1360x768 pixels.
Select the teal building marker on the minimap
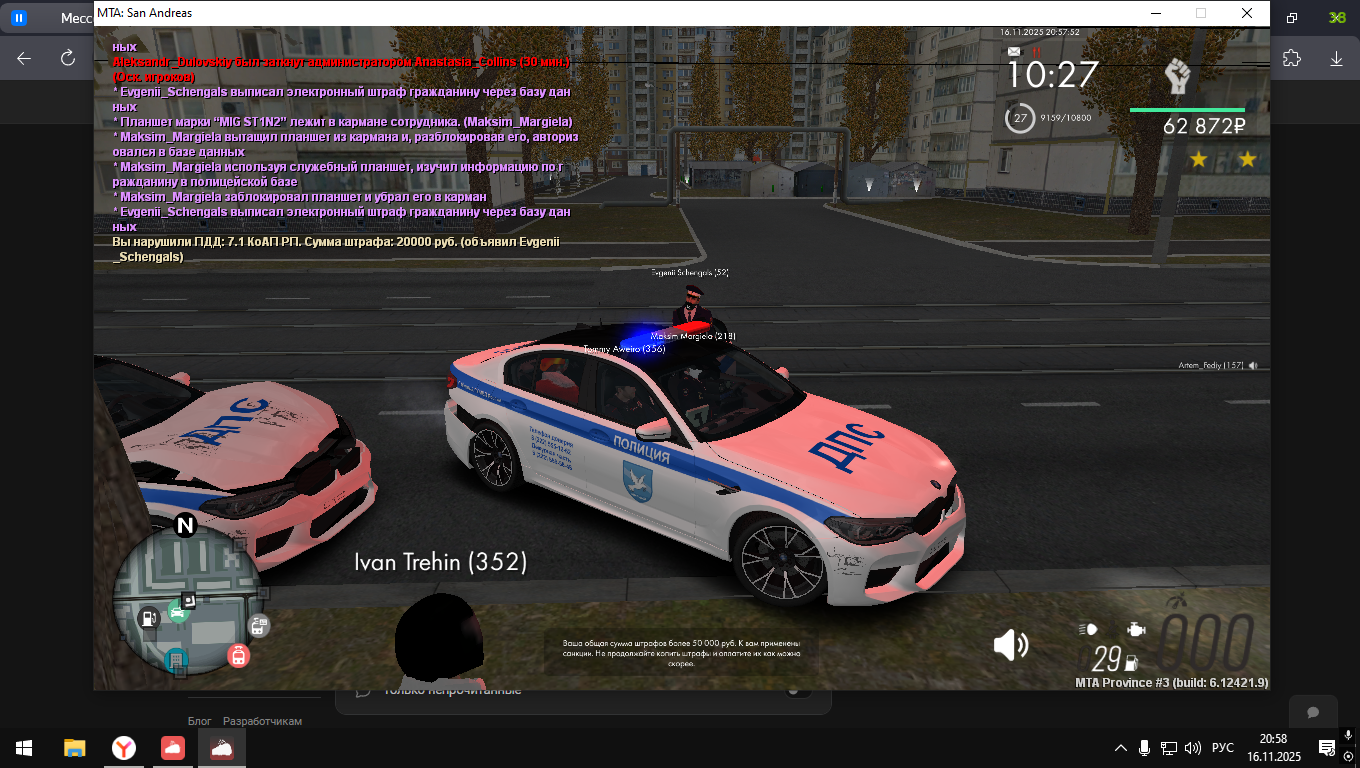point(176,659)
